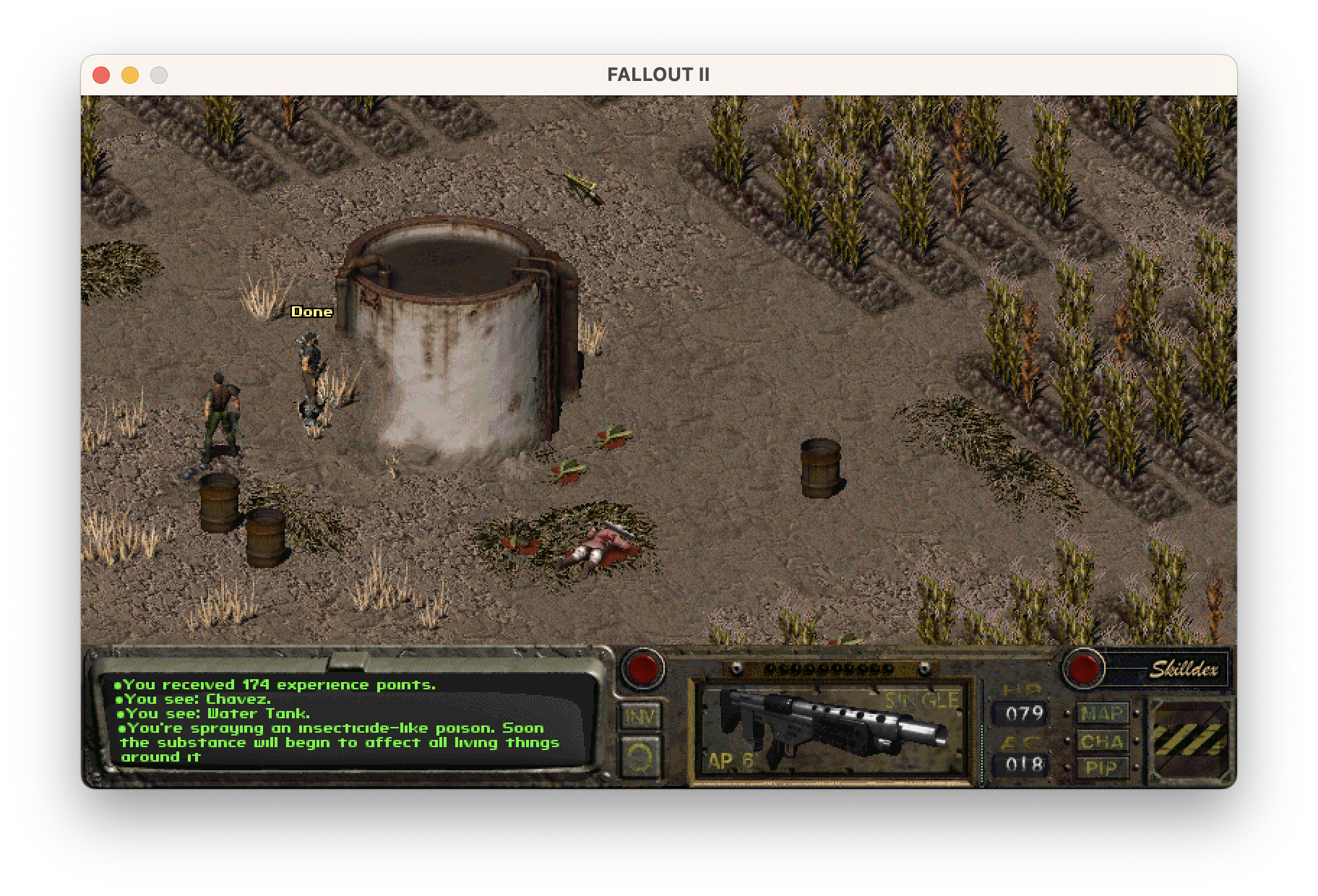Launch the PIP-Boy via the PIP button
Image resolution: width=1318 pixels, height=896 pixels.
pos(1103,767)
